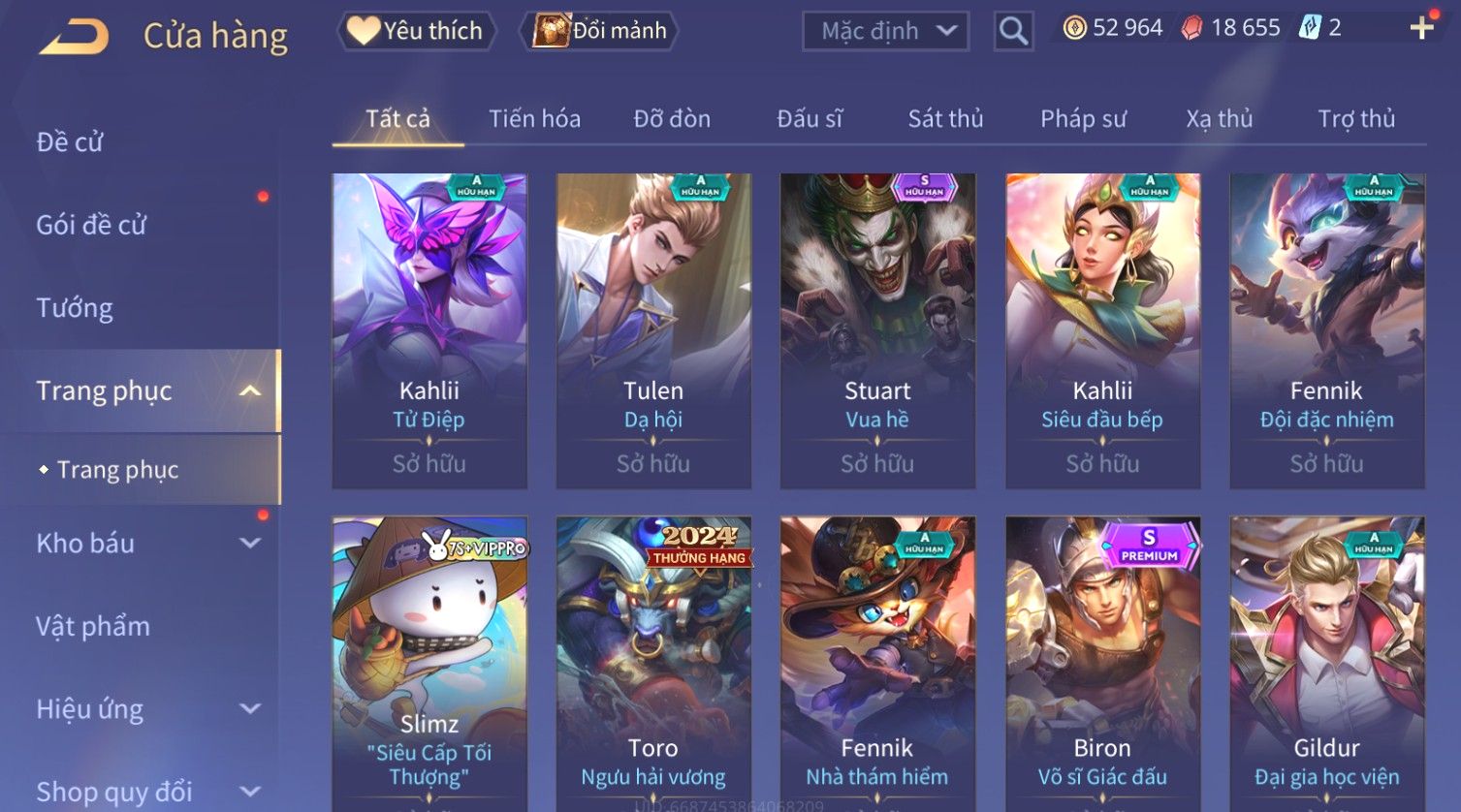Screen dimensions: 1461x812
Task: Open the Đổi mảnh fragment exchange
Action: [x=601, y=31]
